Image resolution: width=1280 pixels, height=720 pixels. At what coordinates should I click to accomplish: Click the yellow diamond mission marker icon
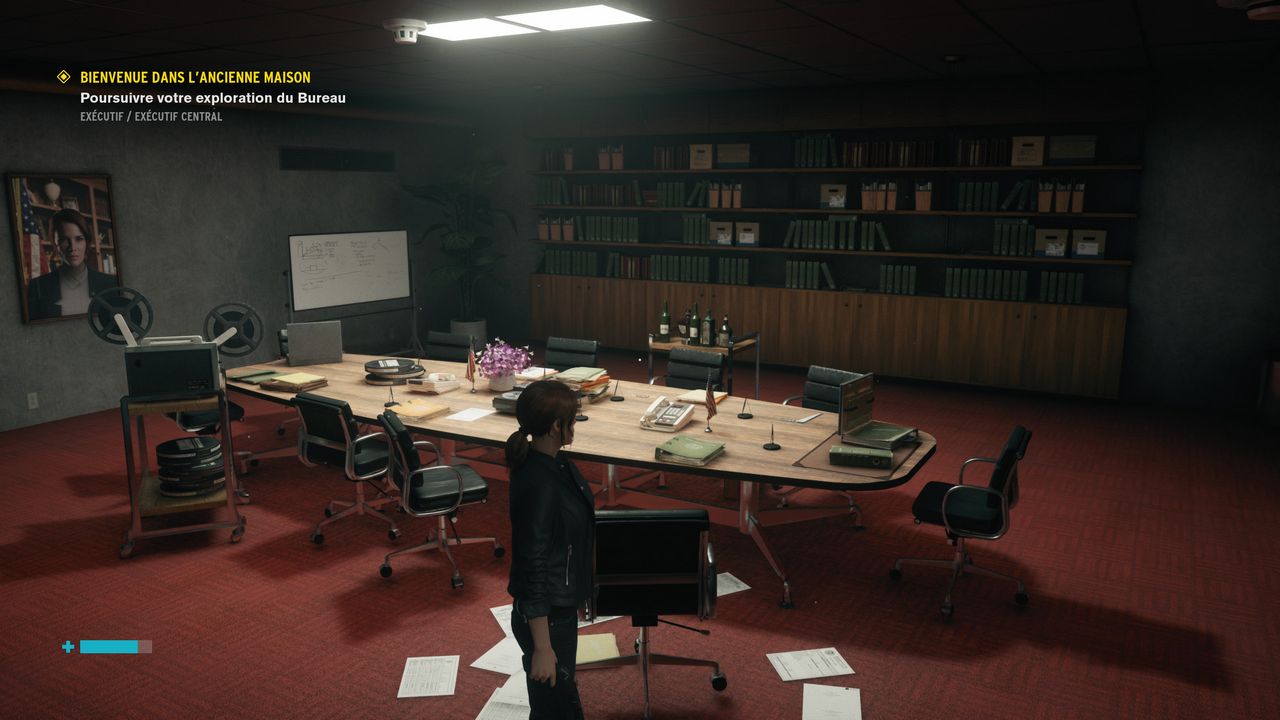pos(64,77)
